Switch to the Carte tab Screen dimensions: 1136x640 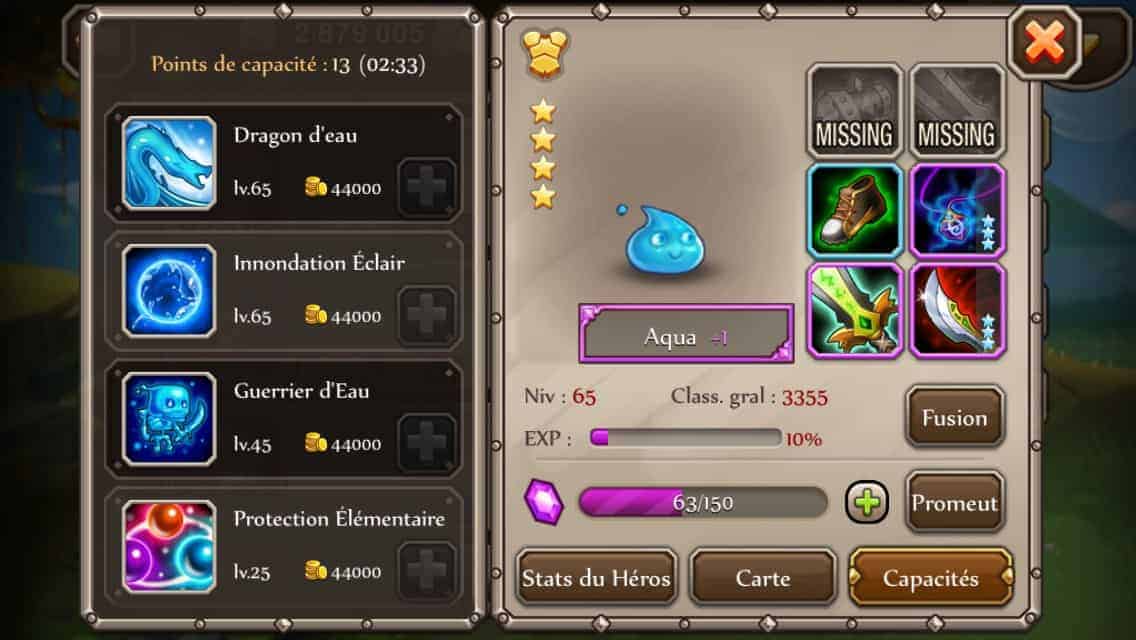tap(763, 577)
